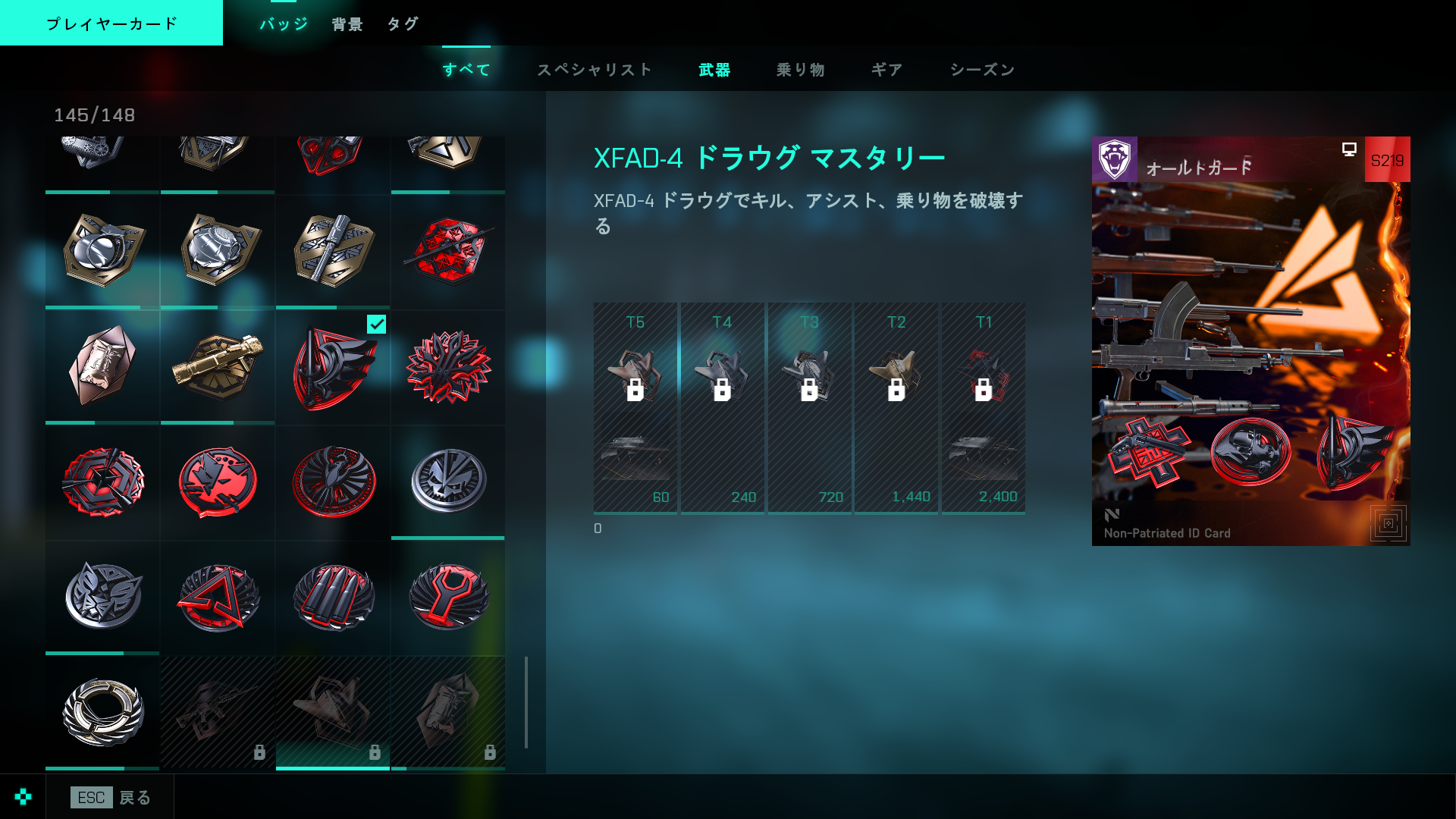Viewport: 1456px width, 819px height.
Task: Switch to the バッジ tab
Action: coord(284,24)
